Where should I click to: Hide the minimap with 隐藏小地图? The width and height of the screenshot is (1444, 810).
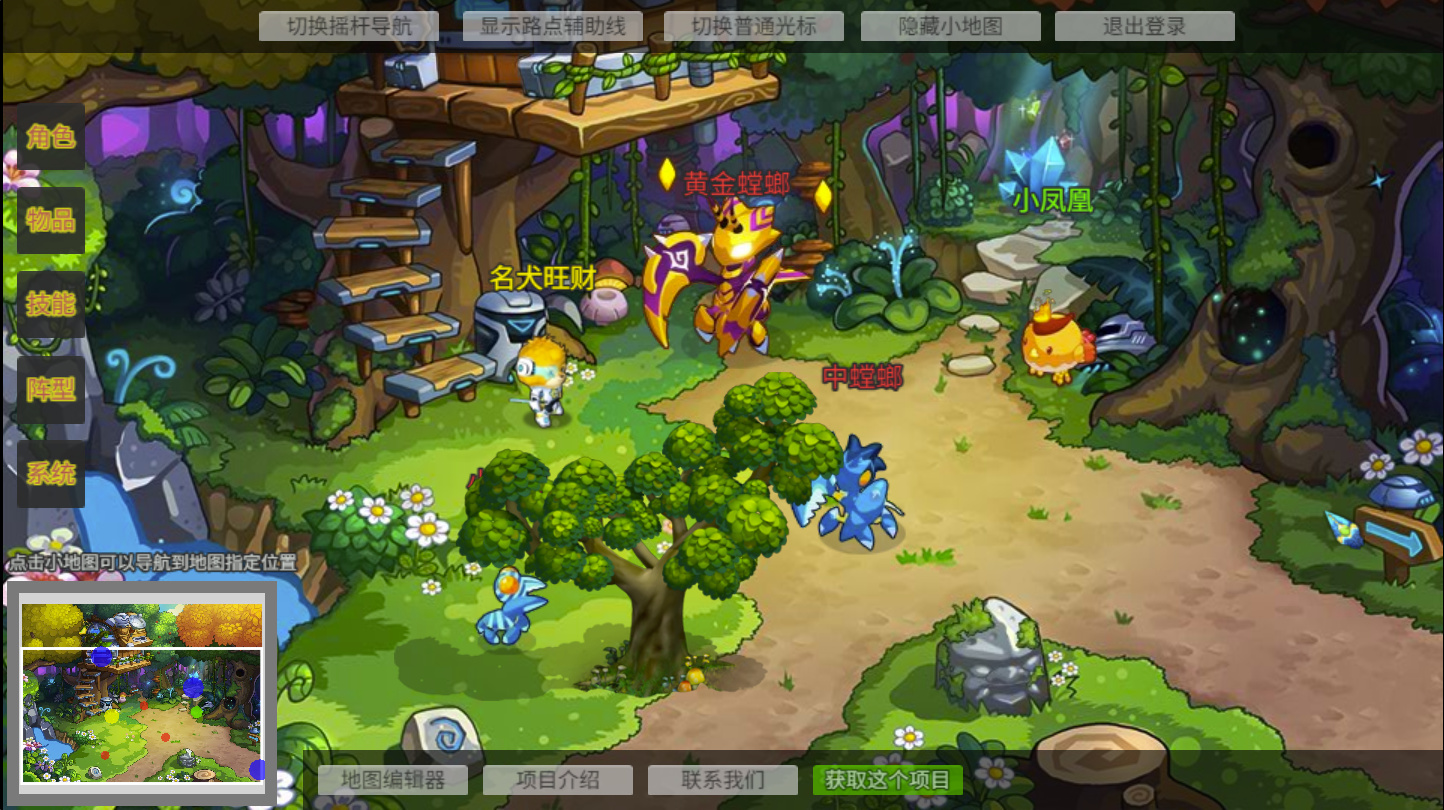point(950,26)
